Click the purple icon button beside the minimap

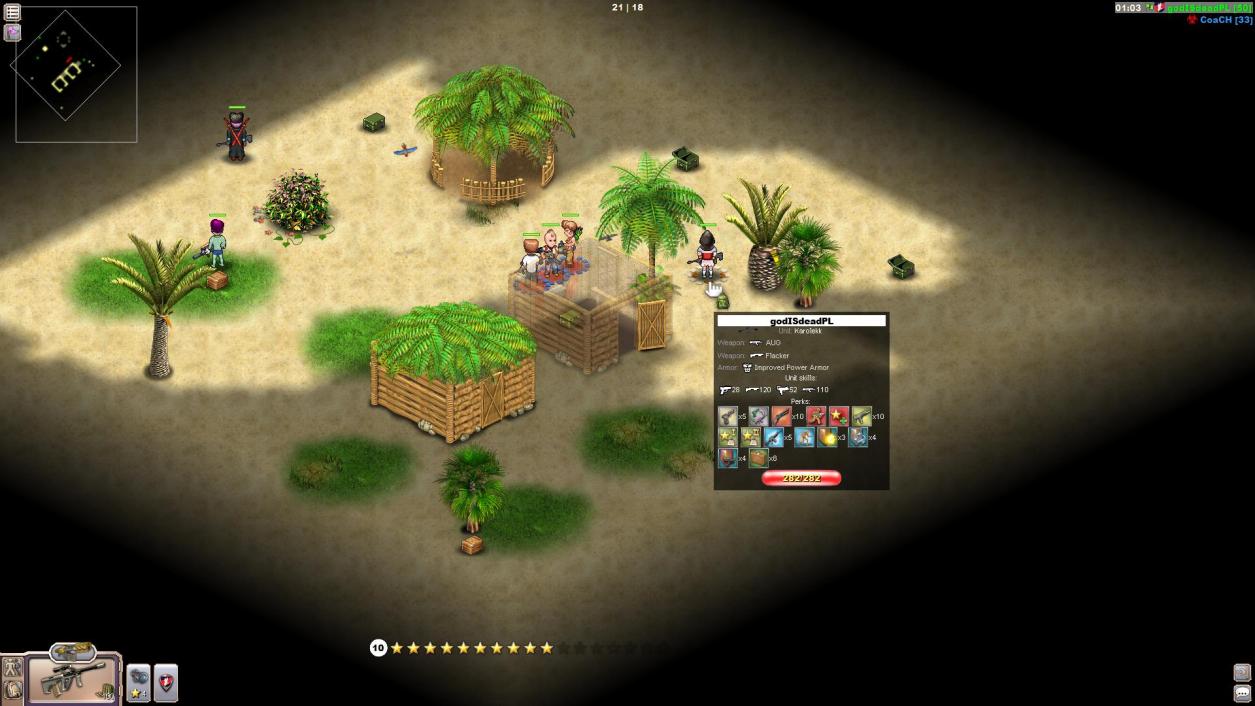[x=13, y=32]
